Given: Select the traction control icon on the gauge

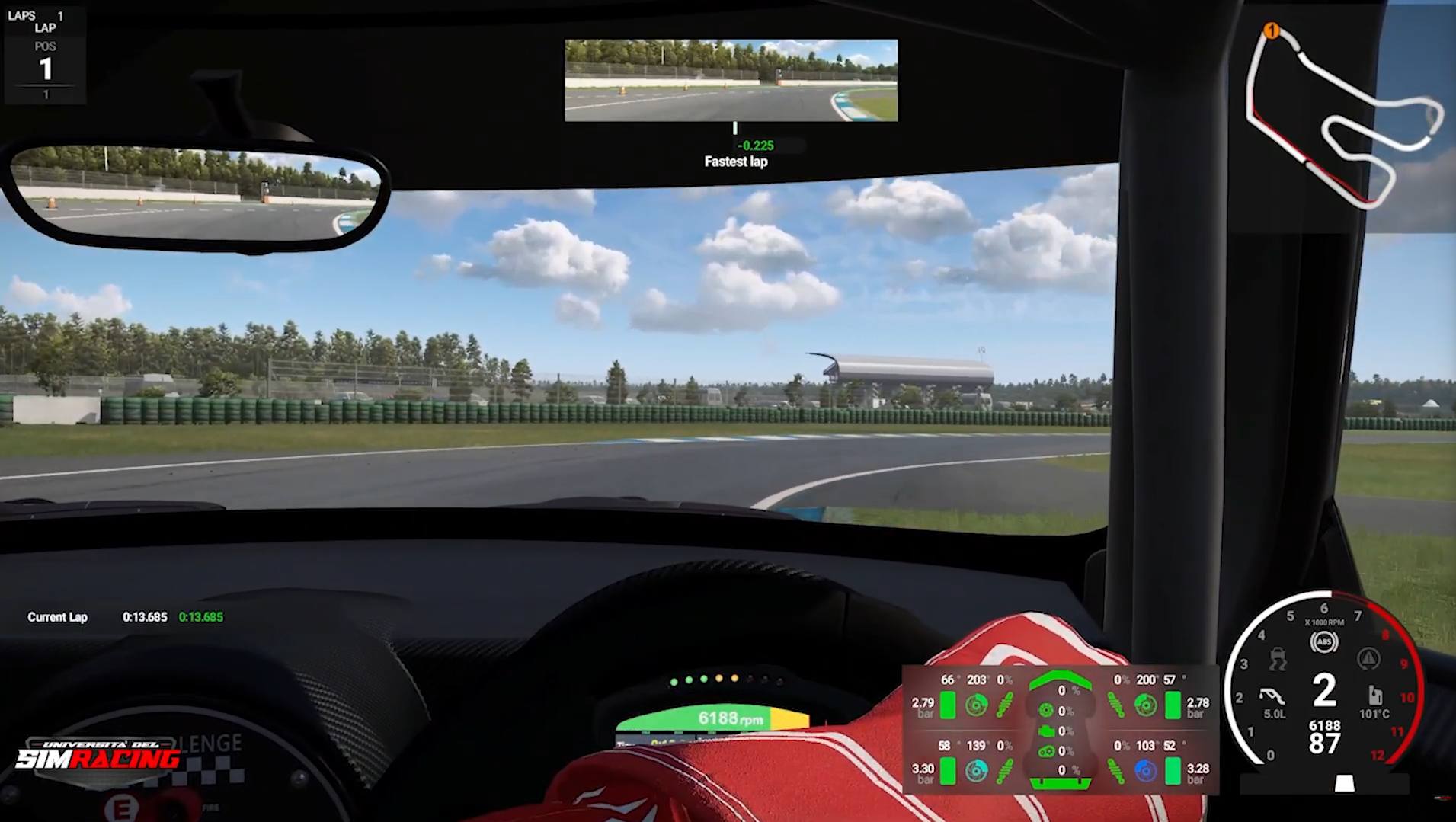Looking at the screenshot, I should click(1278, 660).
